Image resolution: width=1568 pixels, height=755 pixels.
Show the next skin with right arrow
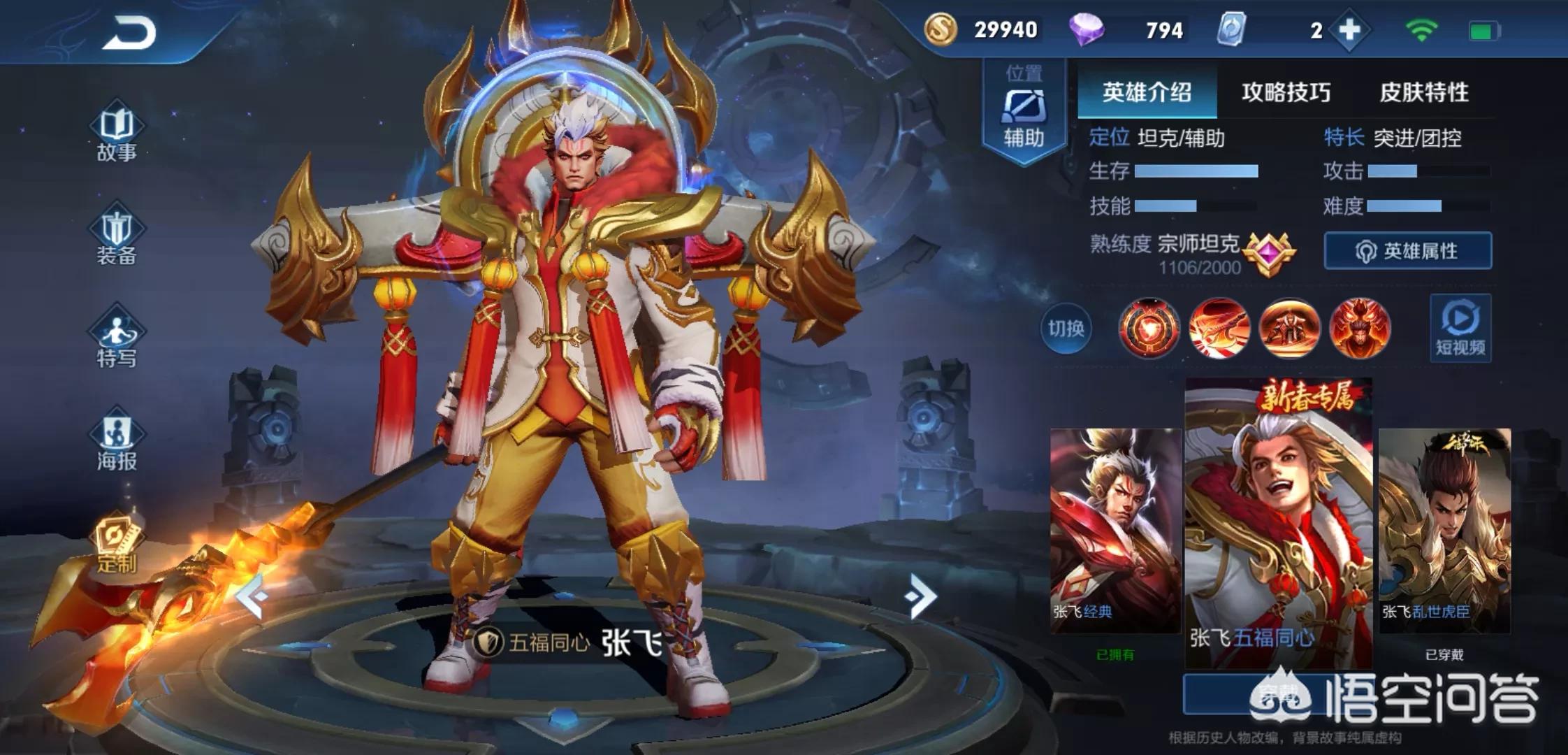(920, 596)
